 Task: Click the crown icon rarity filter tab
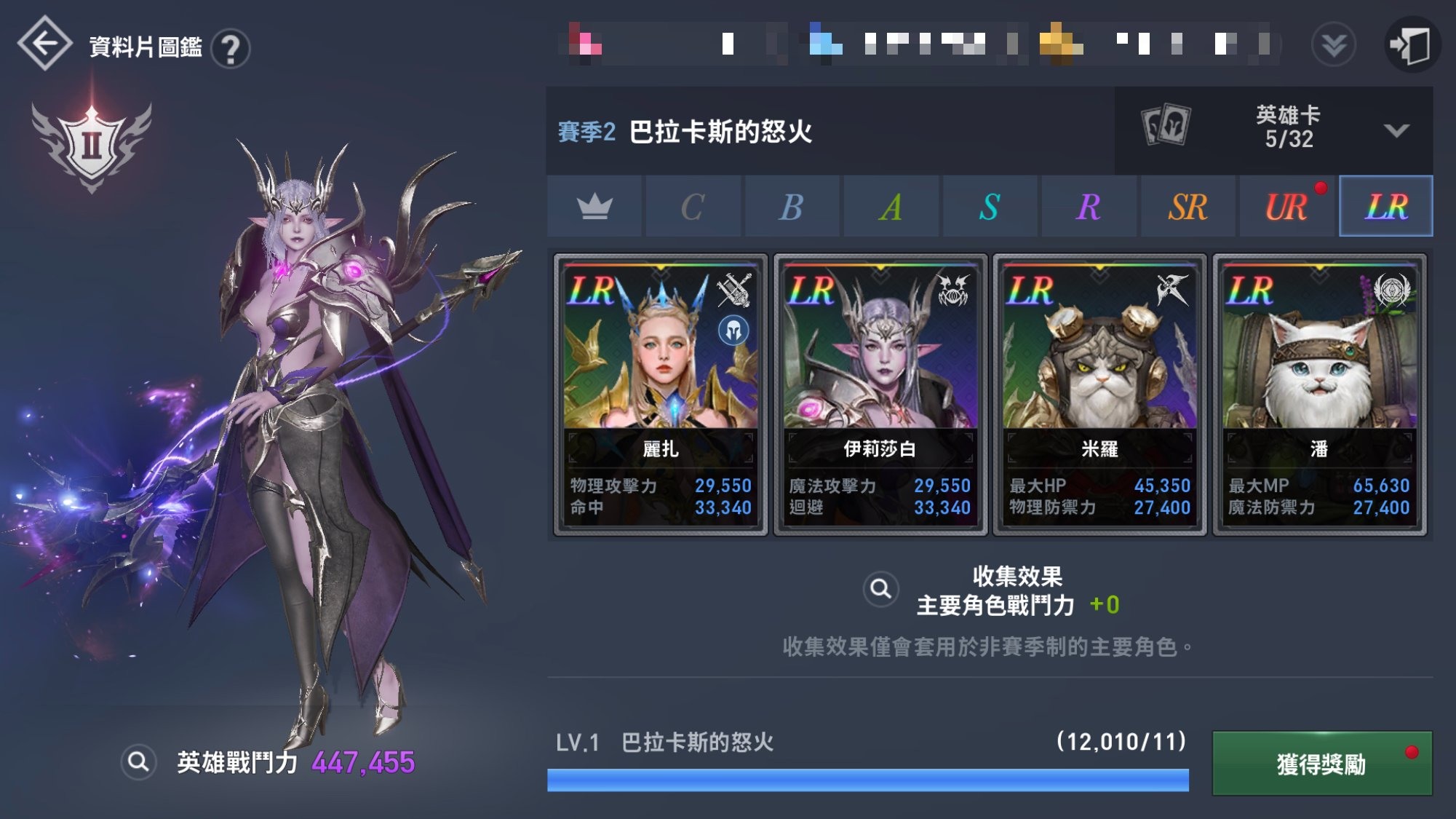tap(594, 206)
